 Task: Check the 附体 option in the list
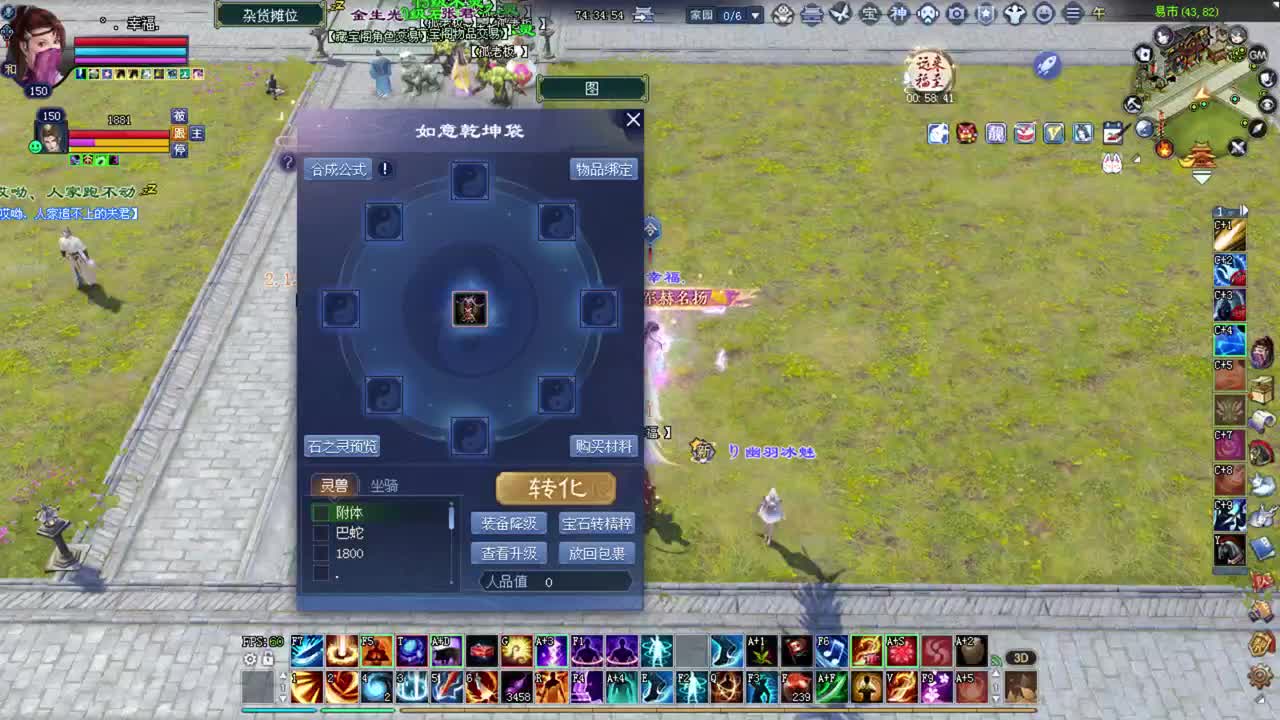[322, 512]
